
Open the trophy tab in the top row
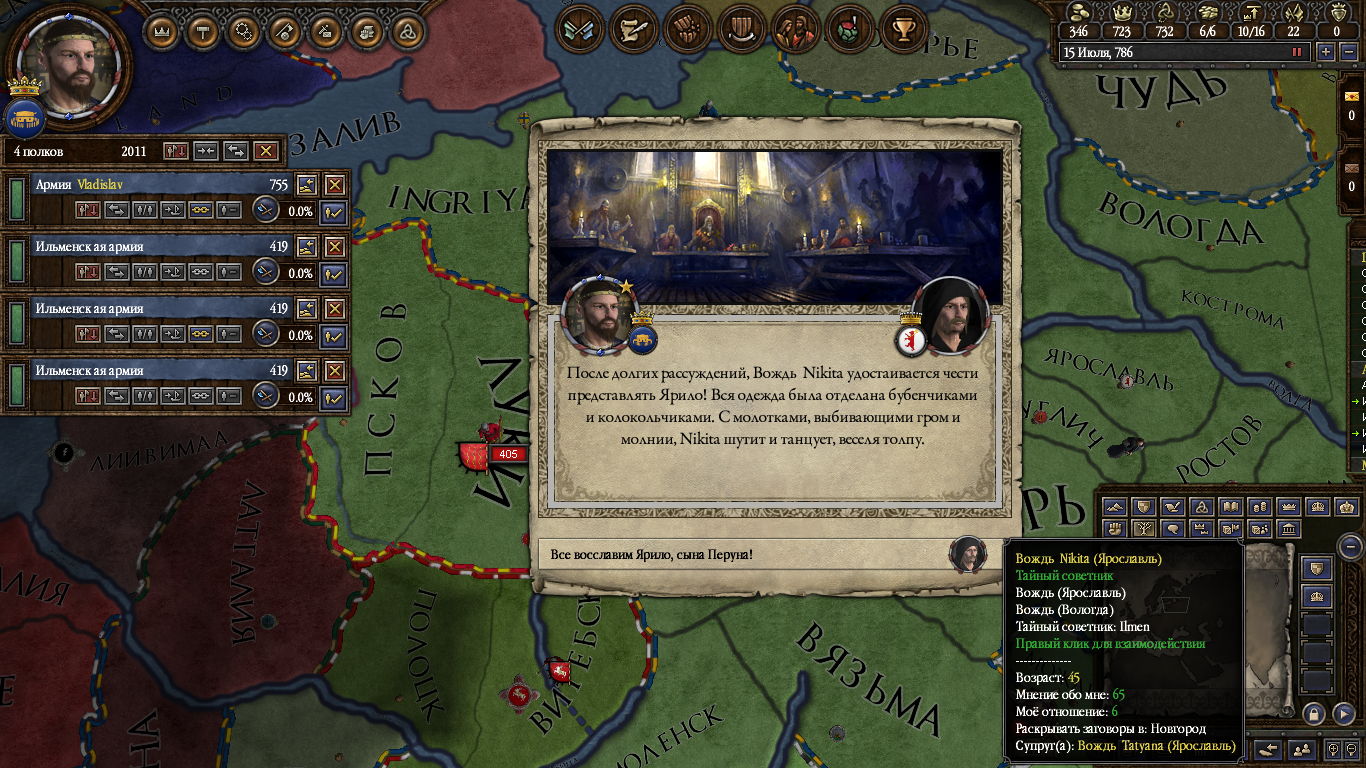click(x=905, y=29)
